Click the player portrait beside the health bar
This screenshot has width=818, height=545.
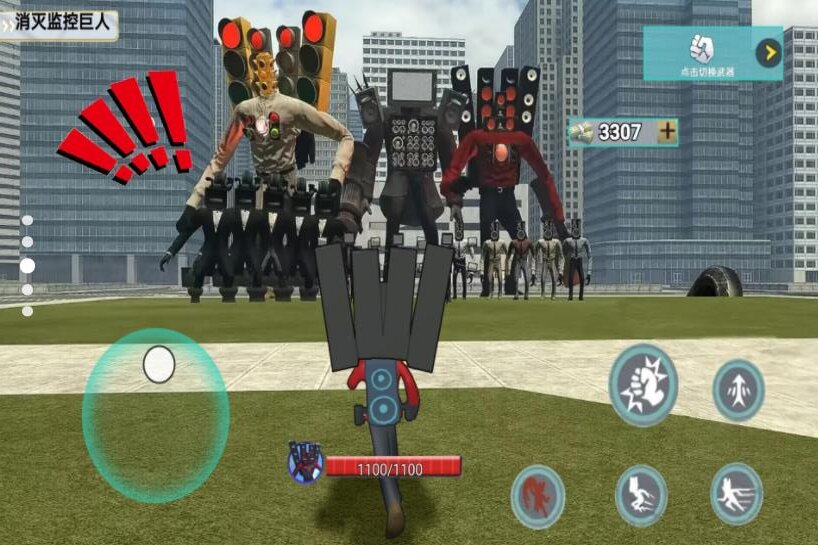tap(305, 462)
